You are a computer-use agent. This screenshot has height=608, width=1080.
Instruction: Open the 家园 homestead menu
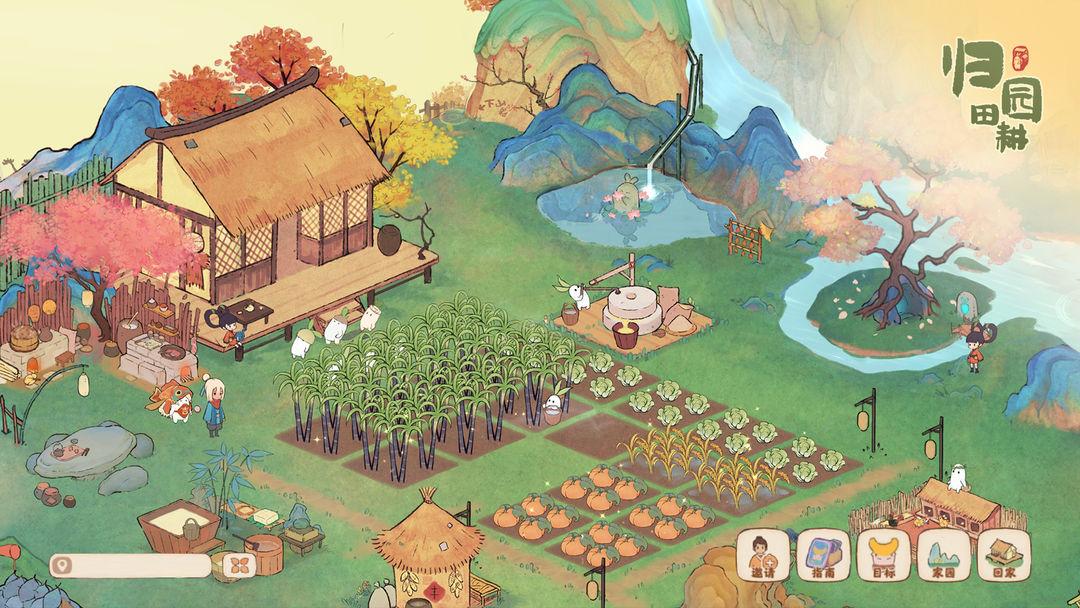(944, 555)
